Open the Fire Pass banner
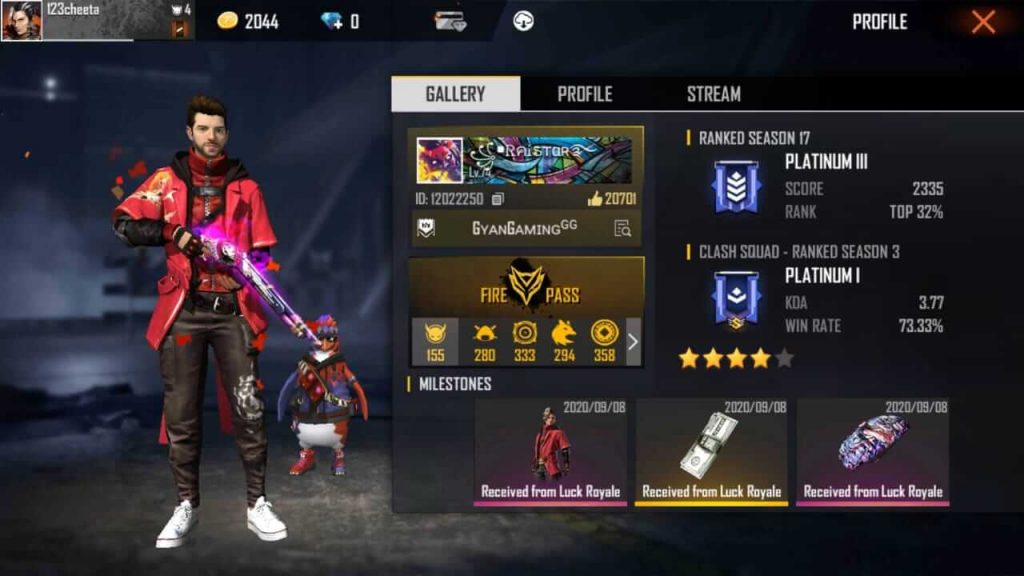 click(x=526, y=286)
